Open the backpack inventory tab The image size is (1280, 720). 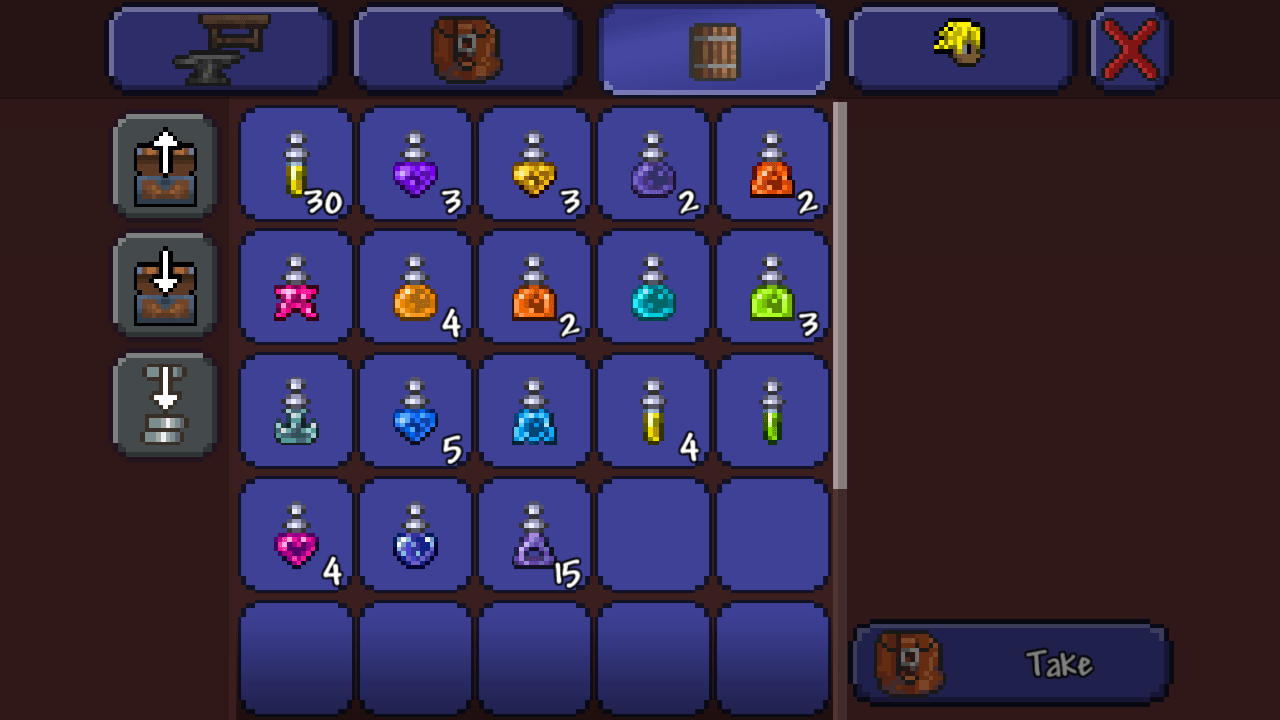pyautogui.click(x=465, y=47)
